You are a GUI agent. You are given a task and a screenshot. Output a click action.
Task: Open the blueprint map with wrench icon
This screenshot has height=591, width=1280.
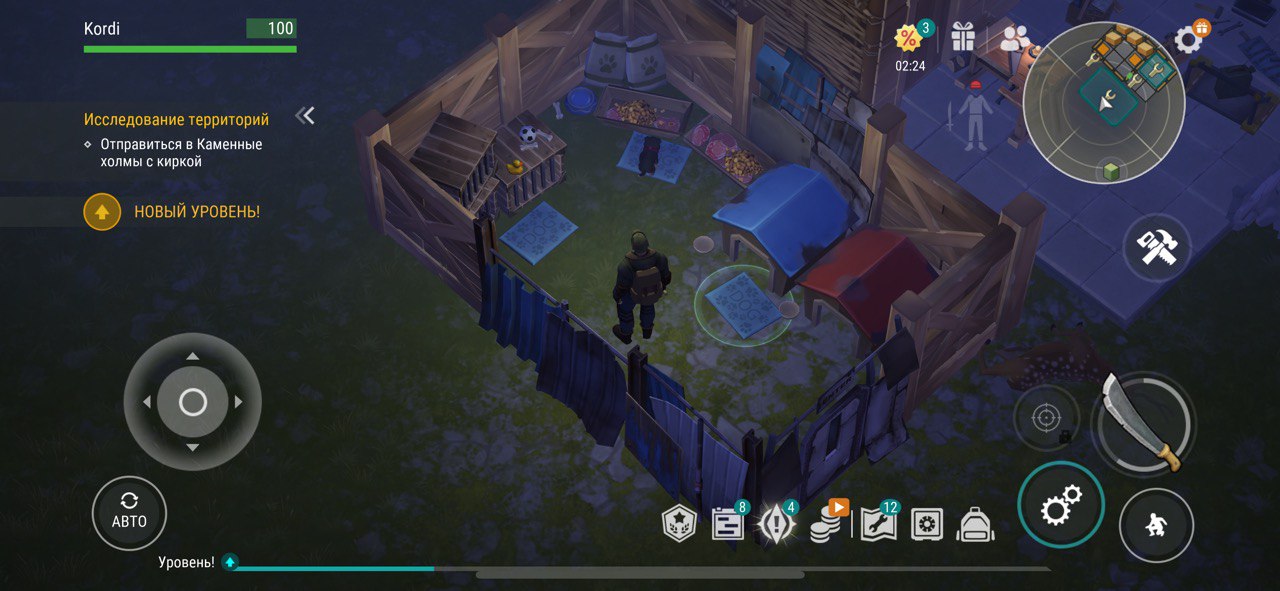[877, 522]
